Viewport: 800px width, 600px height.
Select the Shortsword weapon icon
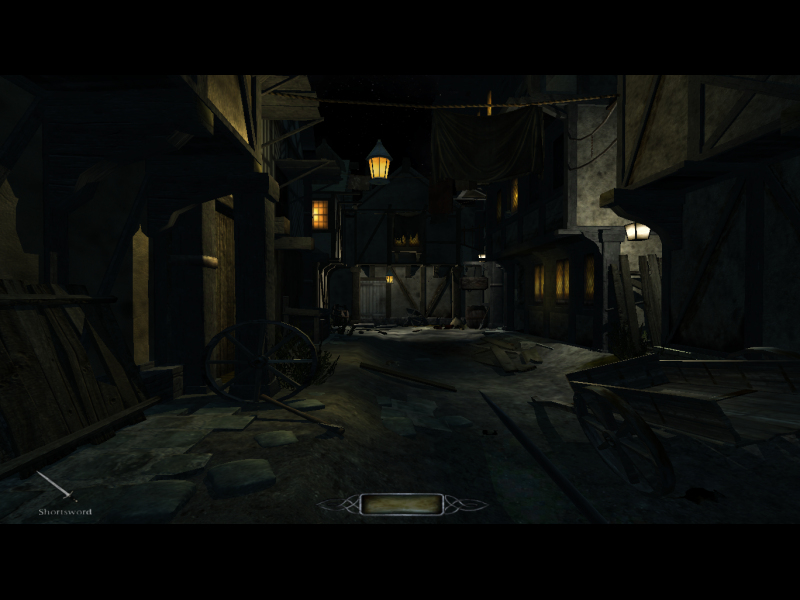point(57,487)
